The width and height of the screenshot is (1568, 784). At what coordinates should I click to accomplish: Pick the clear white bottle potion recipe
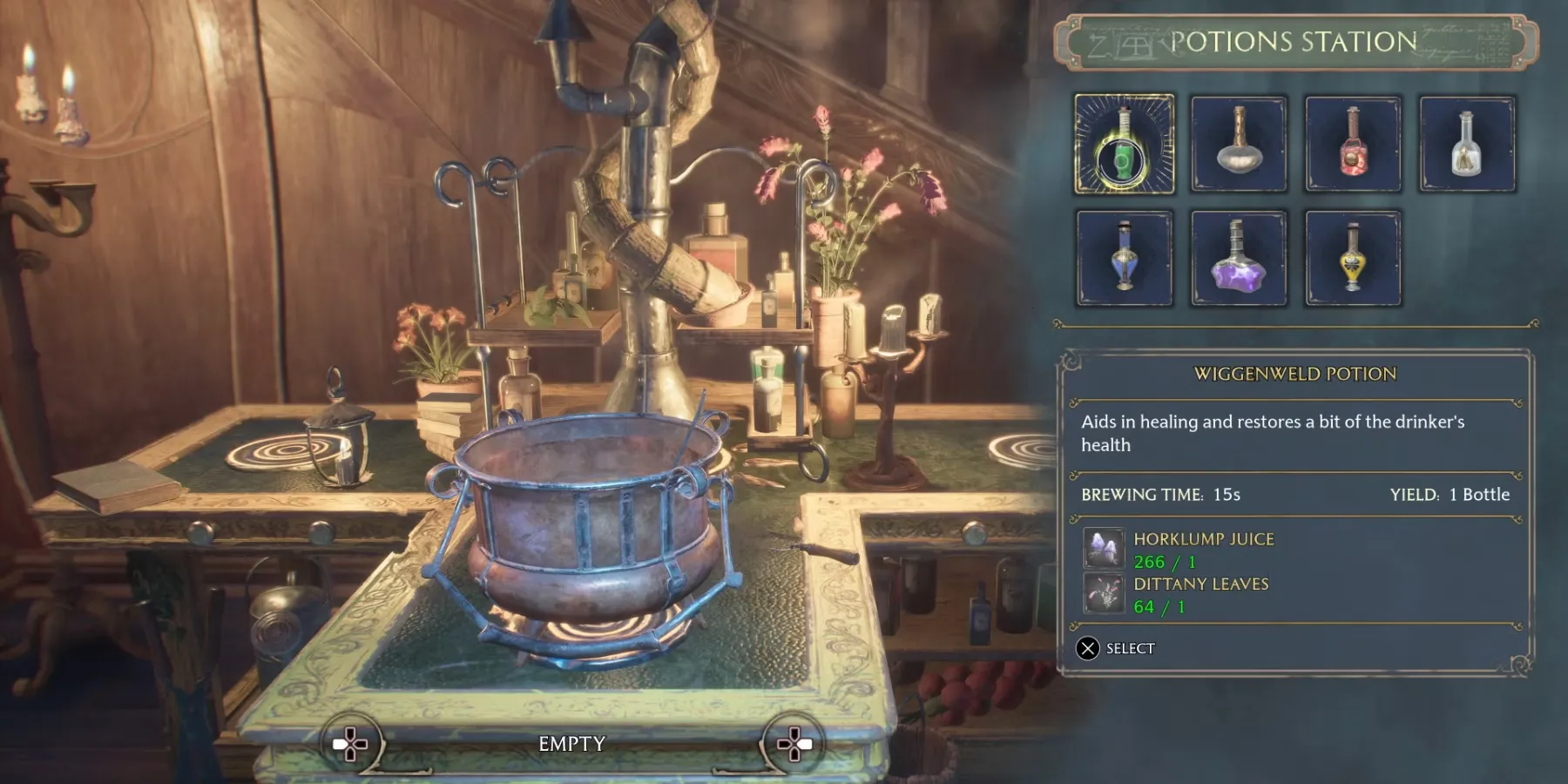click(1467, 144)
